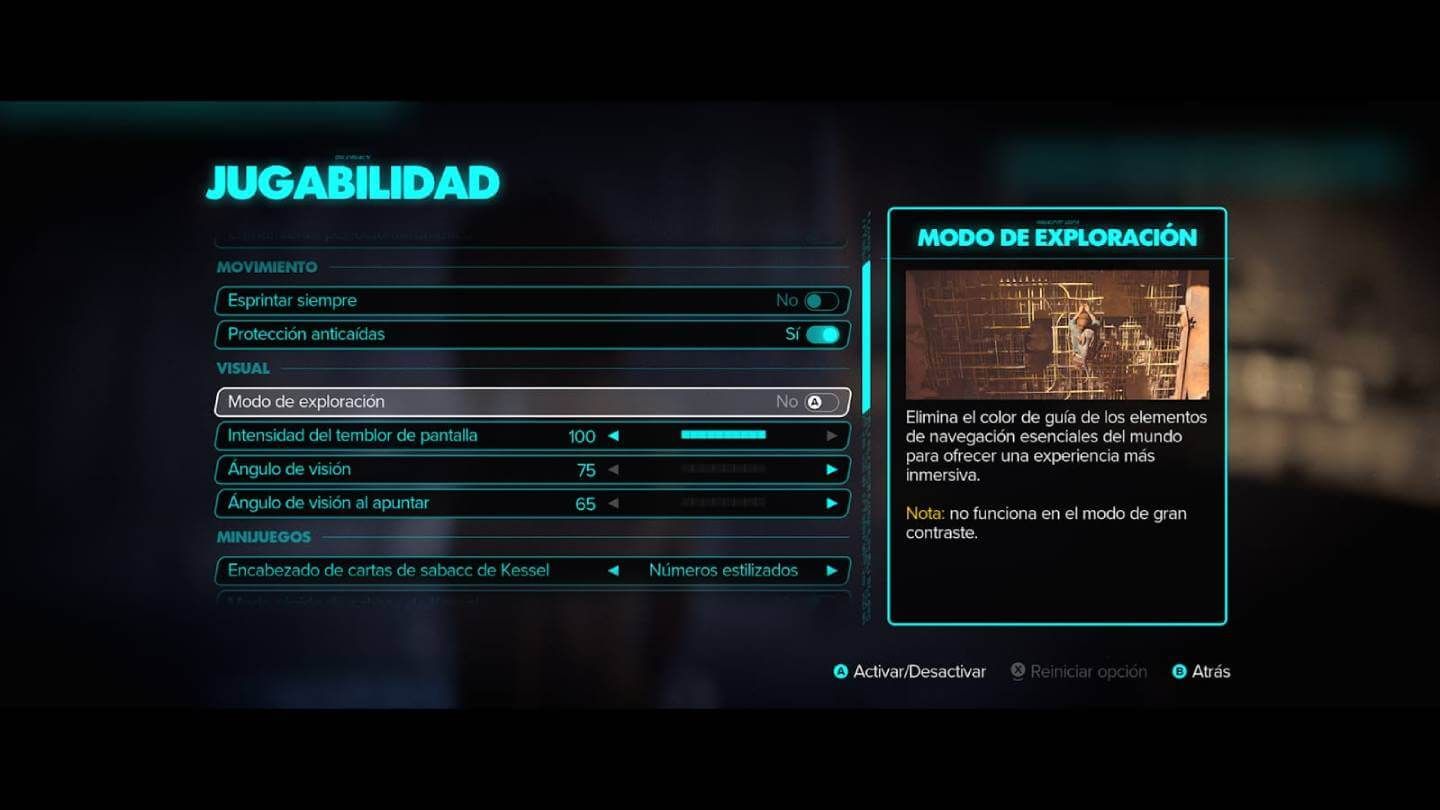Enable Esprintar siempre toggle
This screenshot has width=1440, height=810.
click(820, 300)
